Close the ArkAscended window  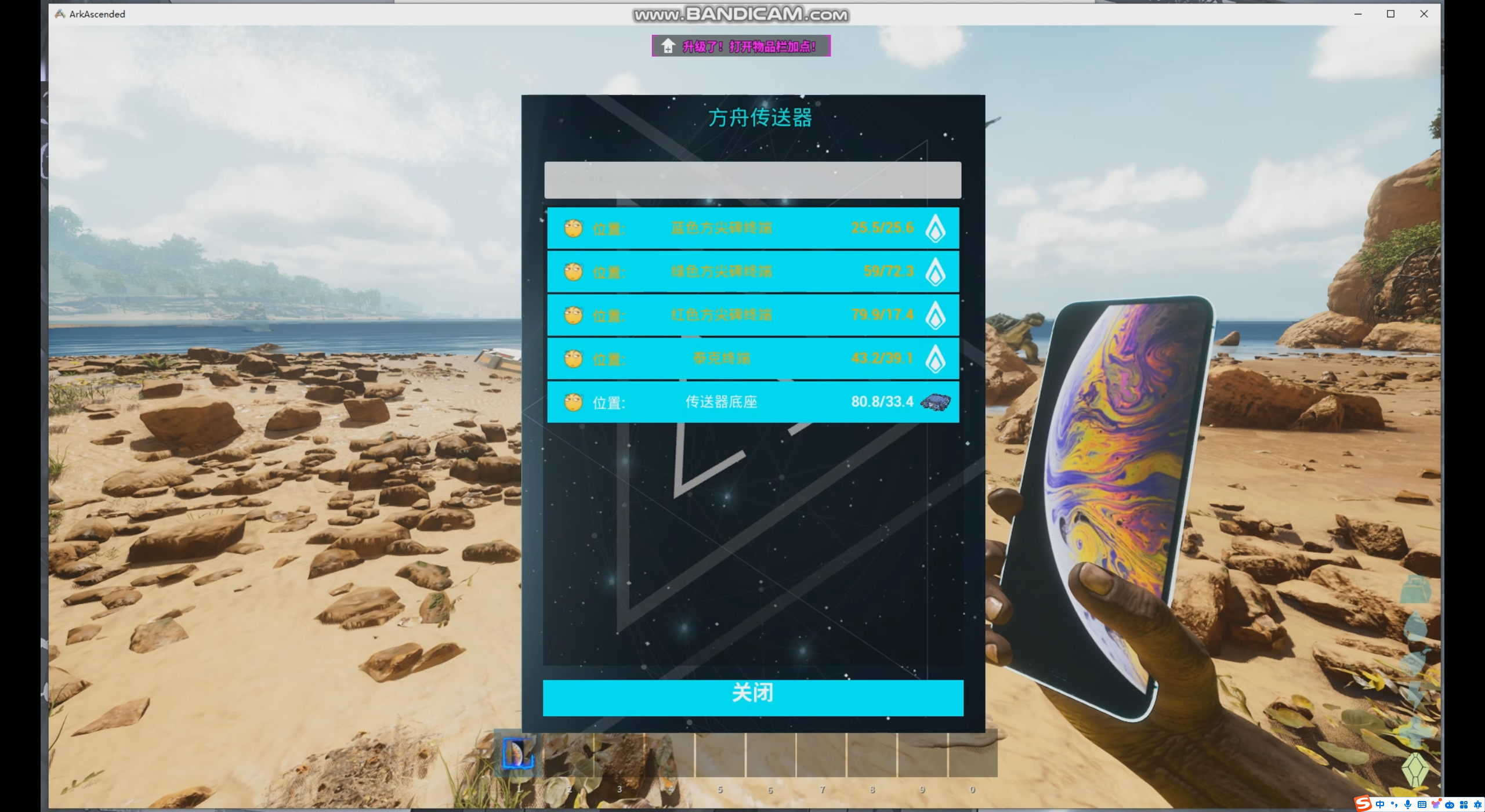1424,14
